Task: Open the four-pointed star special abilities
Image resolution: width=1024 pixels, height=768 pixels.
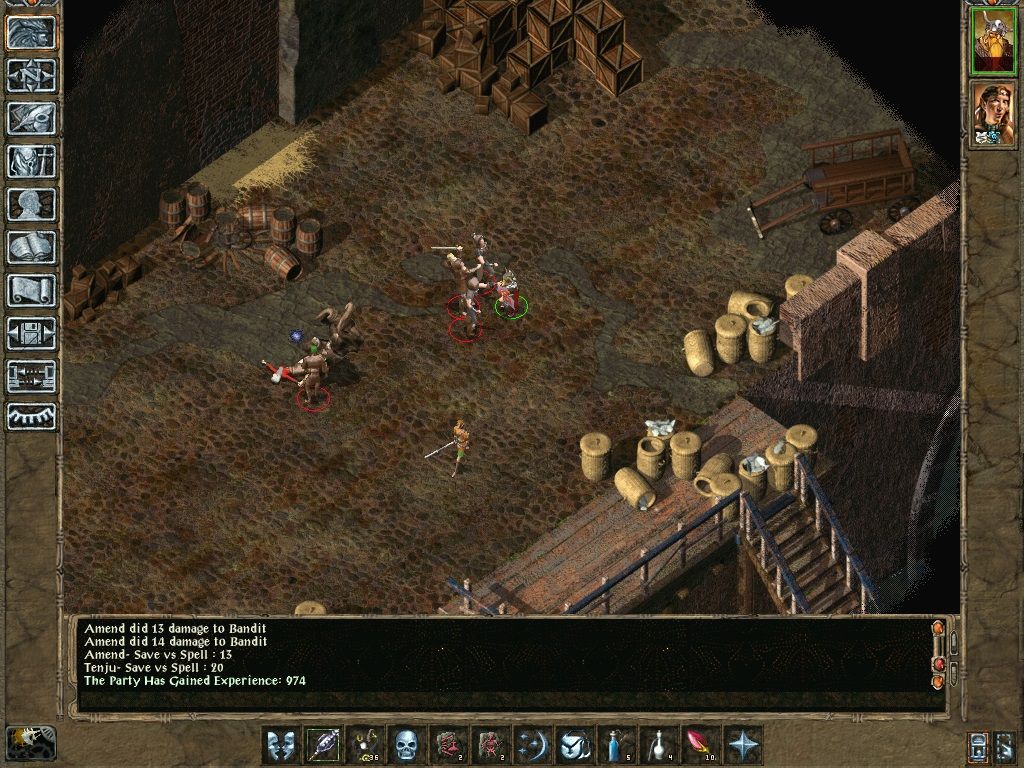Action: coord(742,745)
